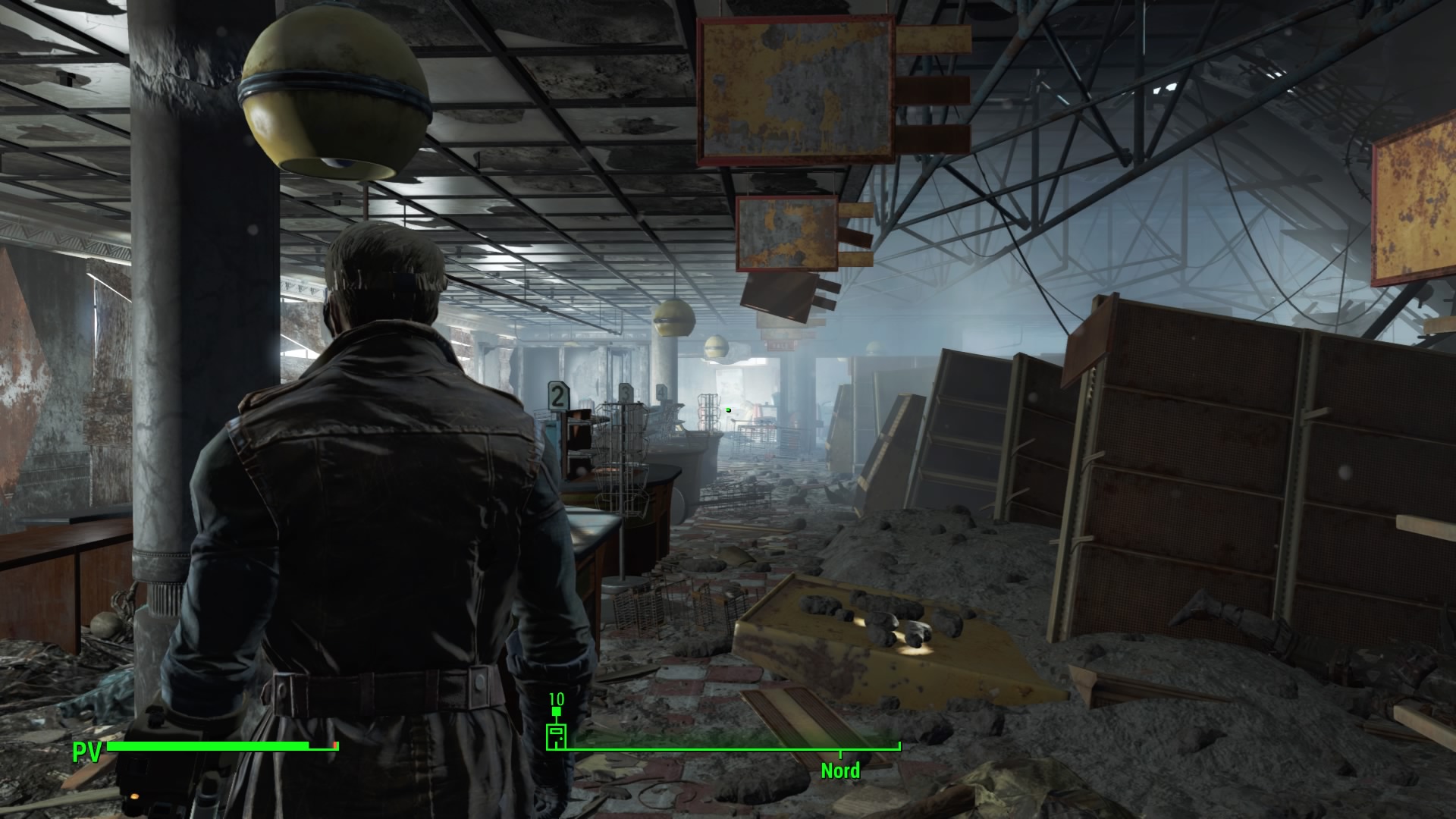Click the Nord marker on the compass

point(840,771)
